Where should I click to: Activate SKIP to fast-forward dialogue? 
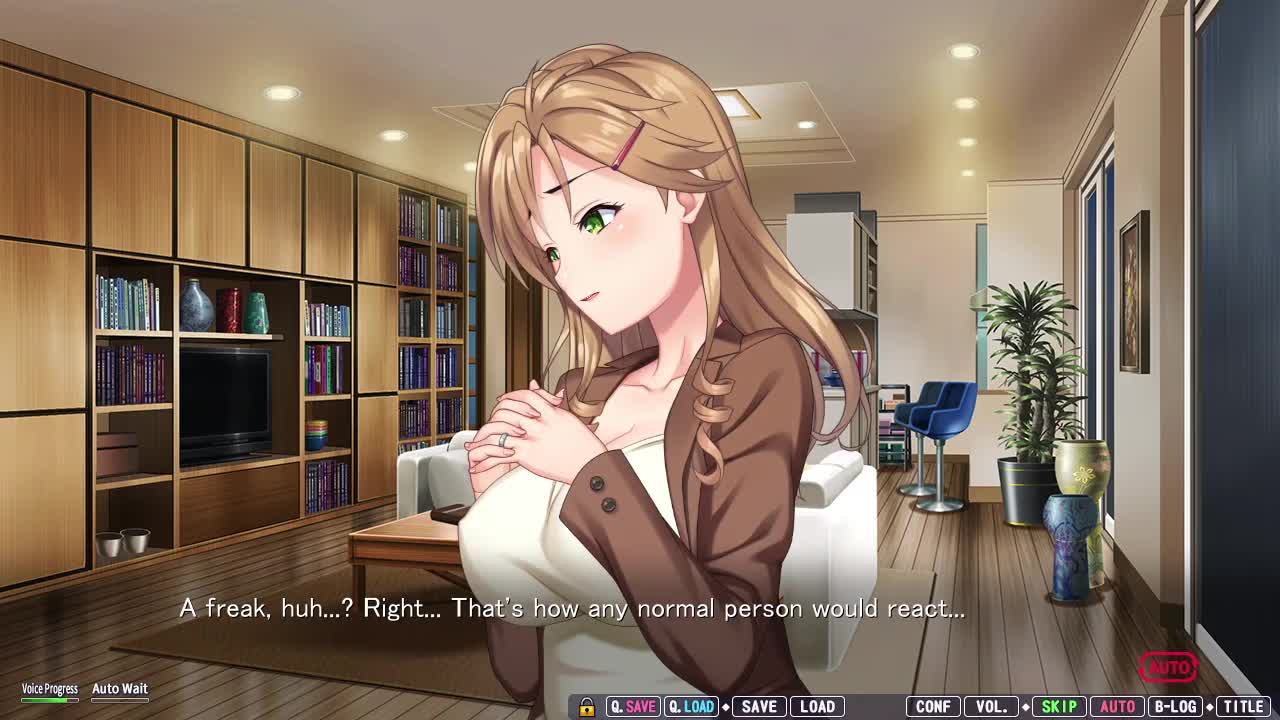(x=1059, y=707)
